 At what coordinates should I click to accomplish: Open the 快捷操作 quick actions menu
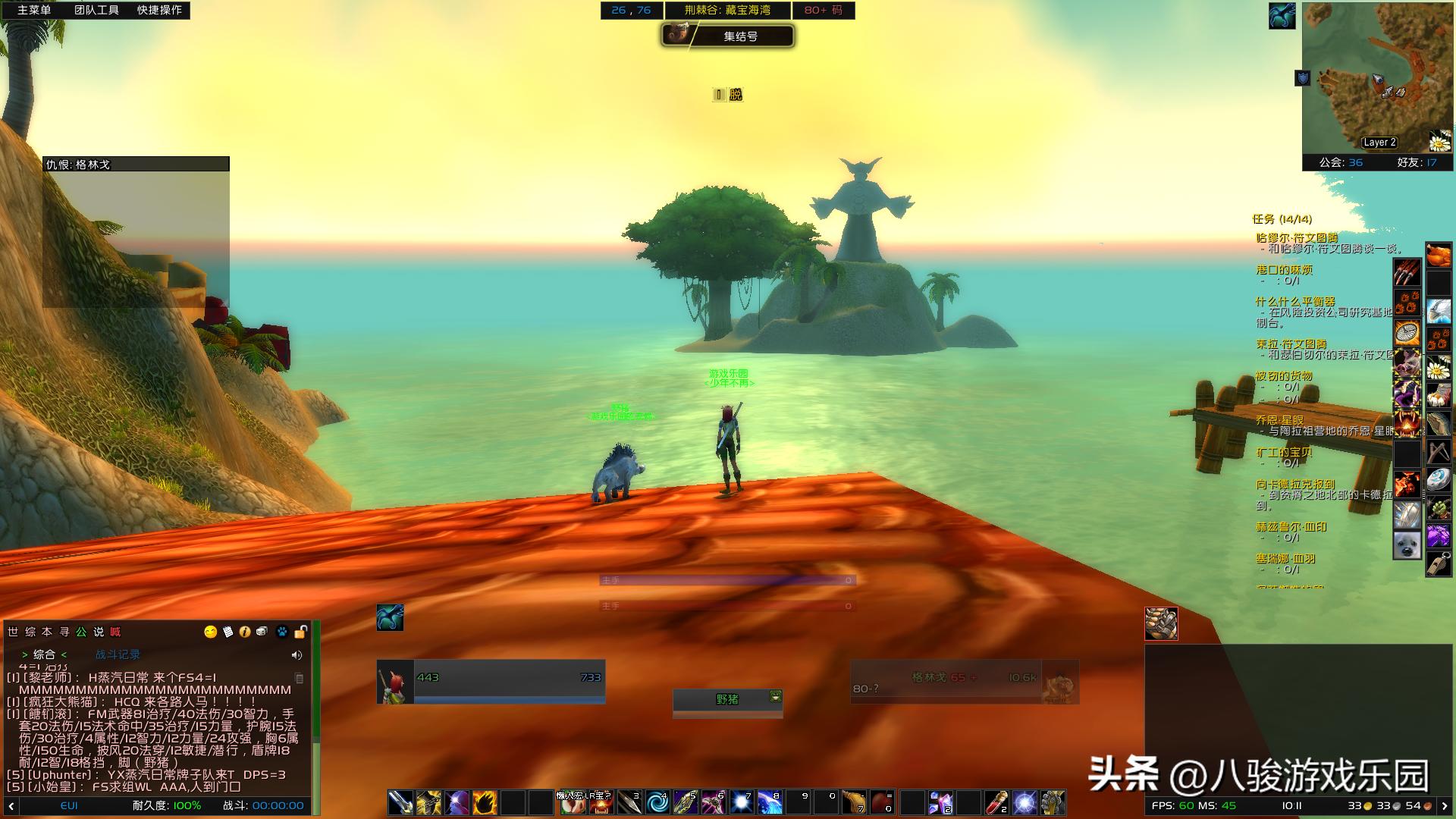pyautogui.click(x=159, y=10)
